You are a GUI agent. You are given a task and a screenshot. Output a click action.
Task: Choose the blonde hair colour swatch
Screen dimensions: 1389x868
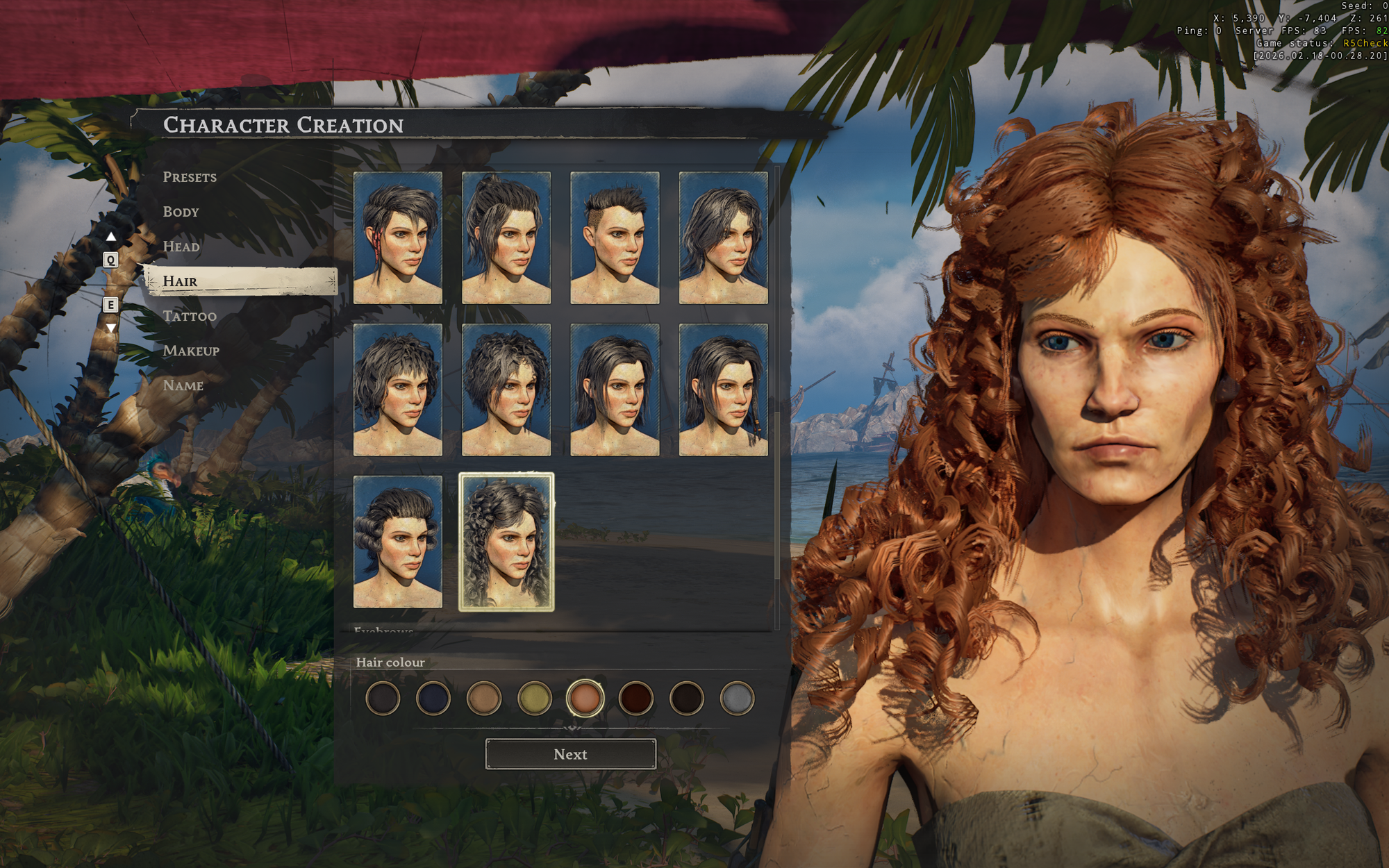[534, 698]
